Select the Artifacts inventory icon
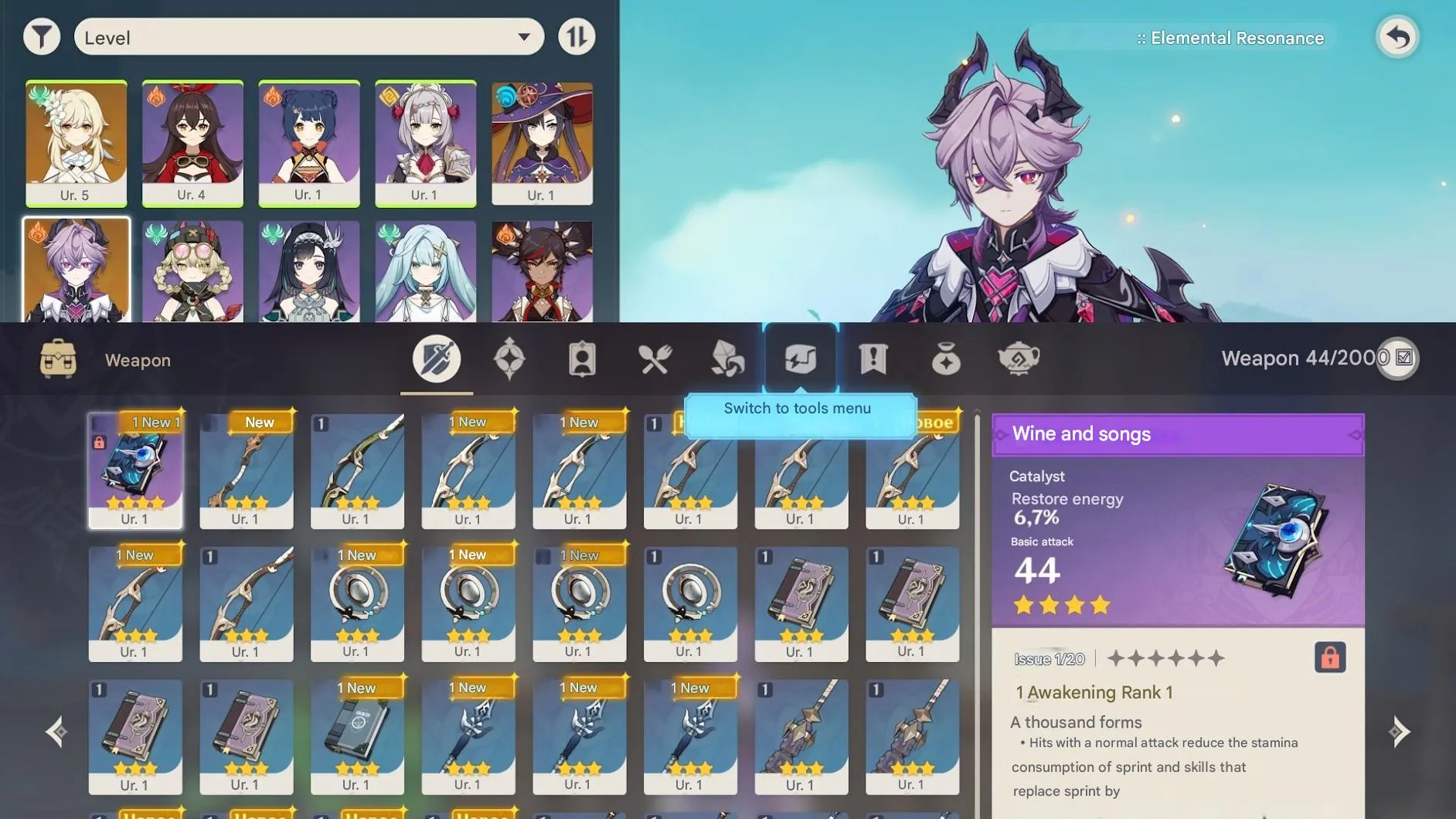The image size is (1456, 819). tap(510, 357)
